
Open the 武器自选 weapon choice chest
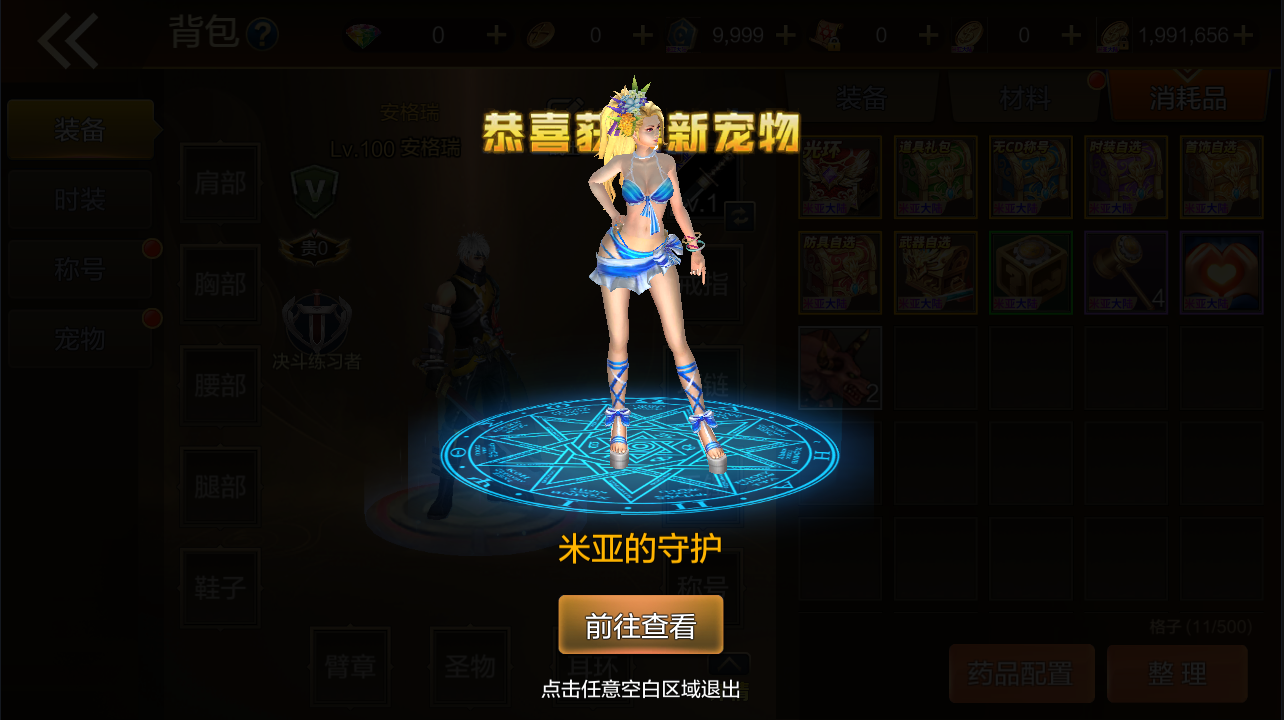click(935, 271)
